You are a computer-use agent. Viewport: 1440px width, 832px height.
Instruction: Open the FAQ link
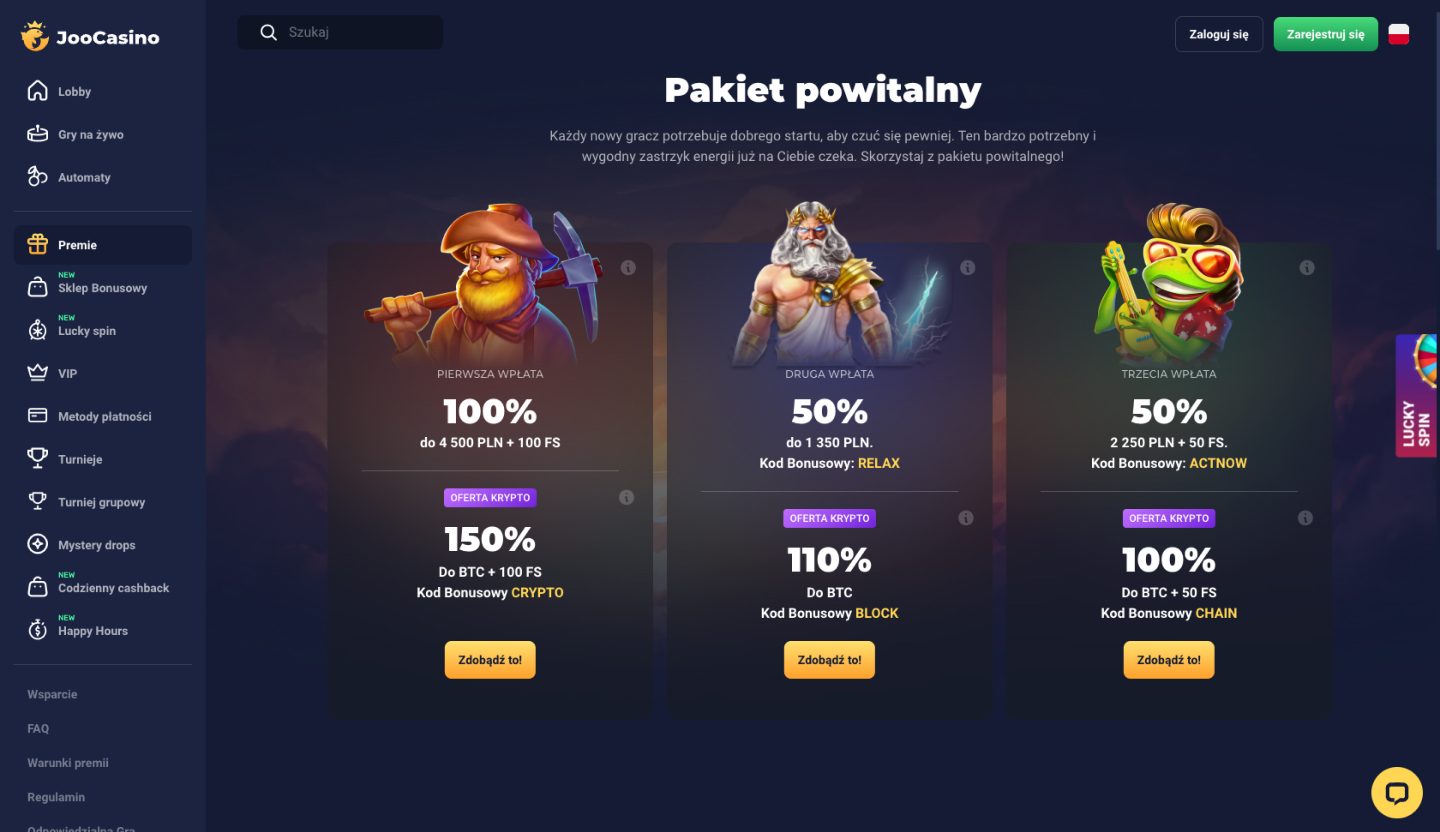pyautogui.click(x=38, y=728)
